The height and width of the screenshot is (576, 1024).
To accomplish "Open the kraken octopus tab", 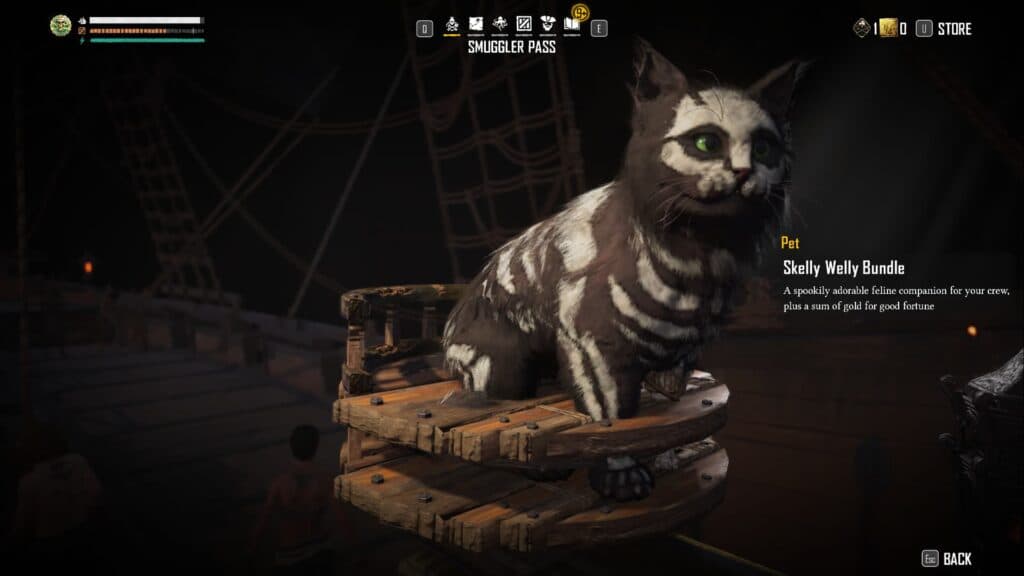I will 499,24.
